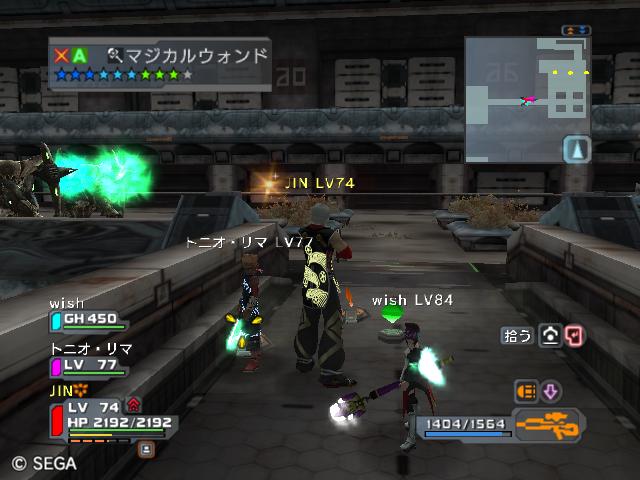Click the orange and blue arrows above minimap

click(x=576, y=31)
